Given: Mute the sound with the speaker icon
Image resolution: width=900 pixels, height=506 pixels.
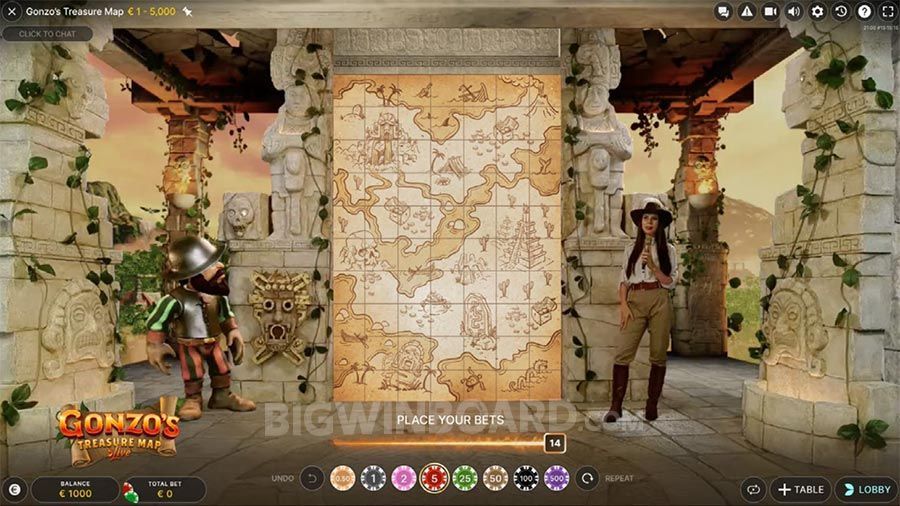Looking at the screenshot, I should pos(794,11).
